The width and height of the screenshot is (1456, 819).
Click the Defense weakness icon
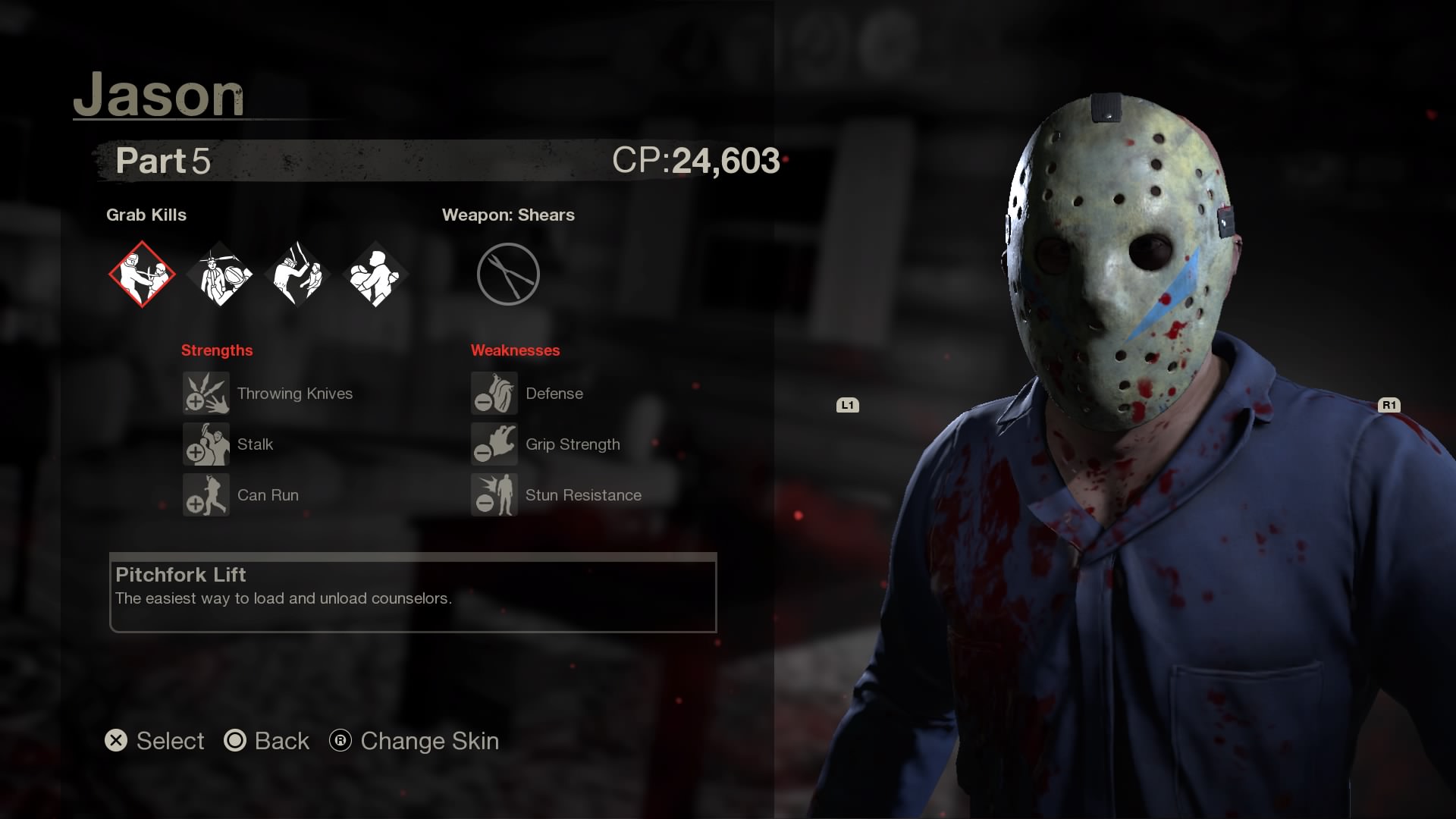[x=494, y=394]
